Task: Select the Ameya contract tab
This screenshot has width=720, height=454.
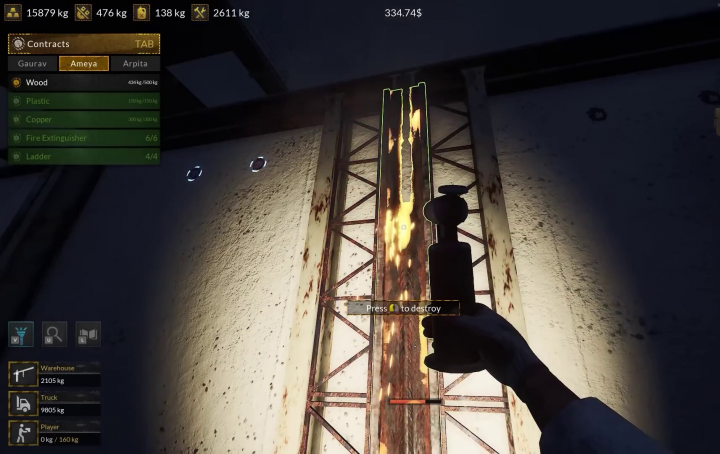Action: [84, 63]
